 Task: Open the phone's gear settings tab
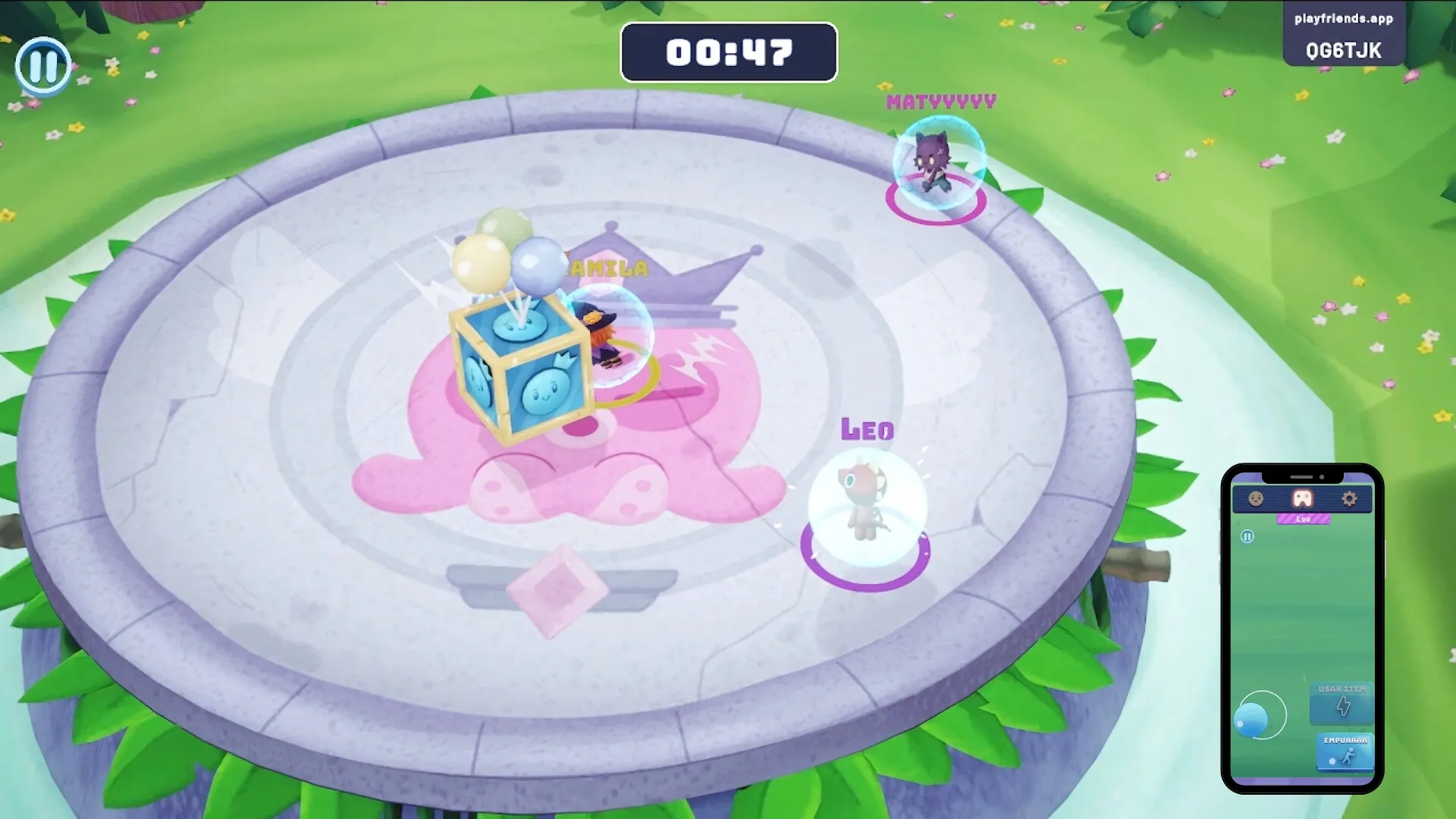pos(1349,499)
